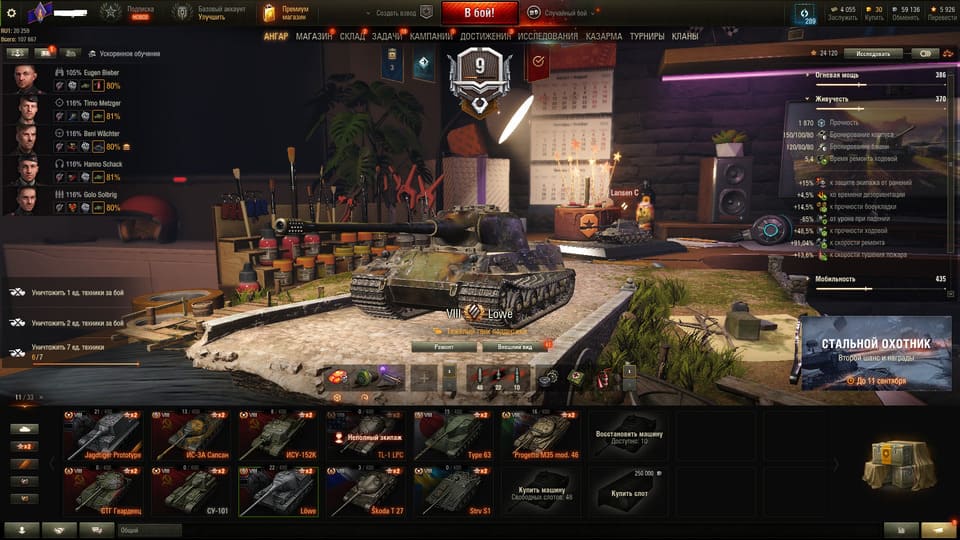This screenshot has width=960, height=540.
Task: Switch to the СКЛАД tab
Action: click(x=352, y=36)
